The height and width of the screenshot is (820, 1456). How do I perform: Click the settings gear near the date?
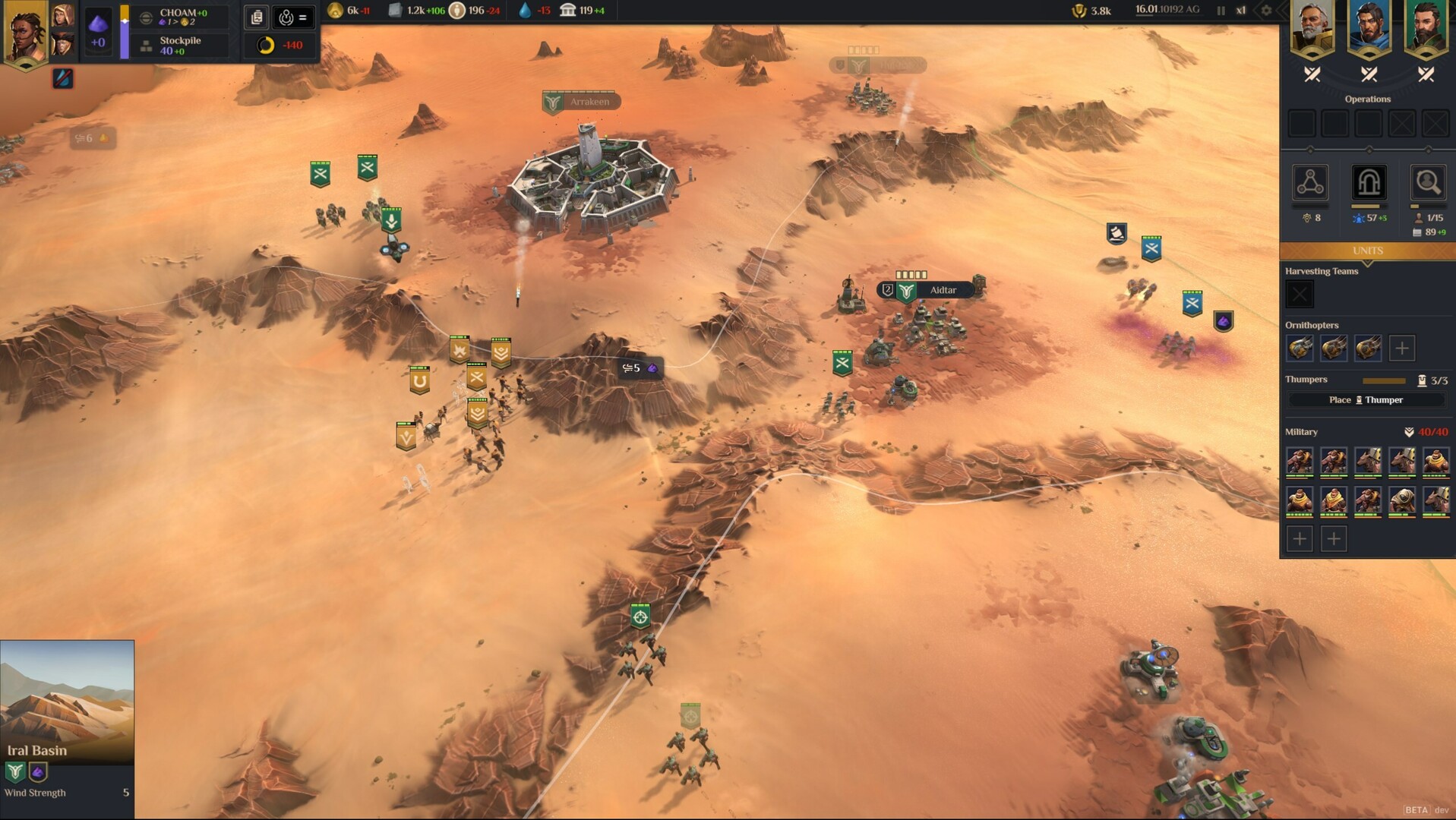point(1265,11)
